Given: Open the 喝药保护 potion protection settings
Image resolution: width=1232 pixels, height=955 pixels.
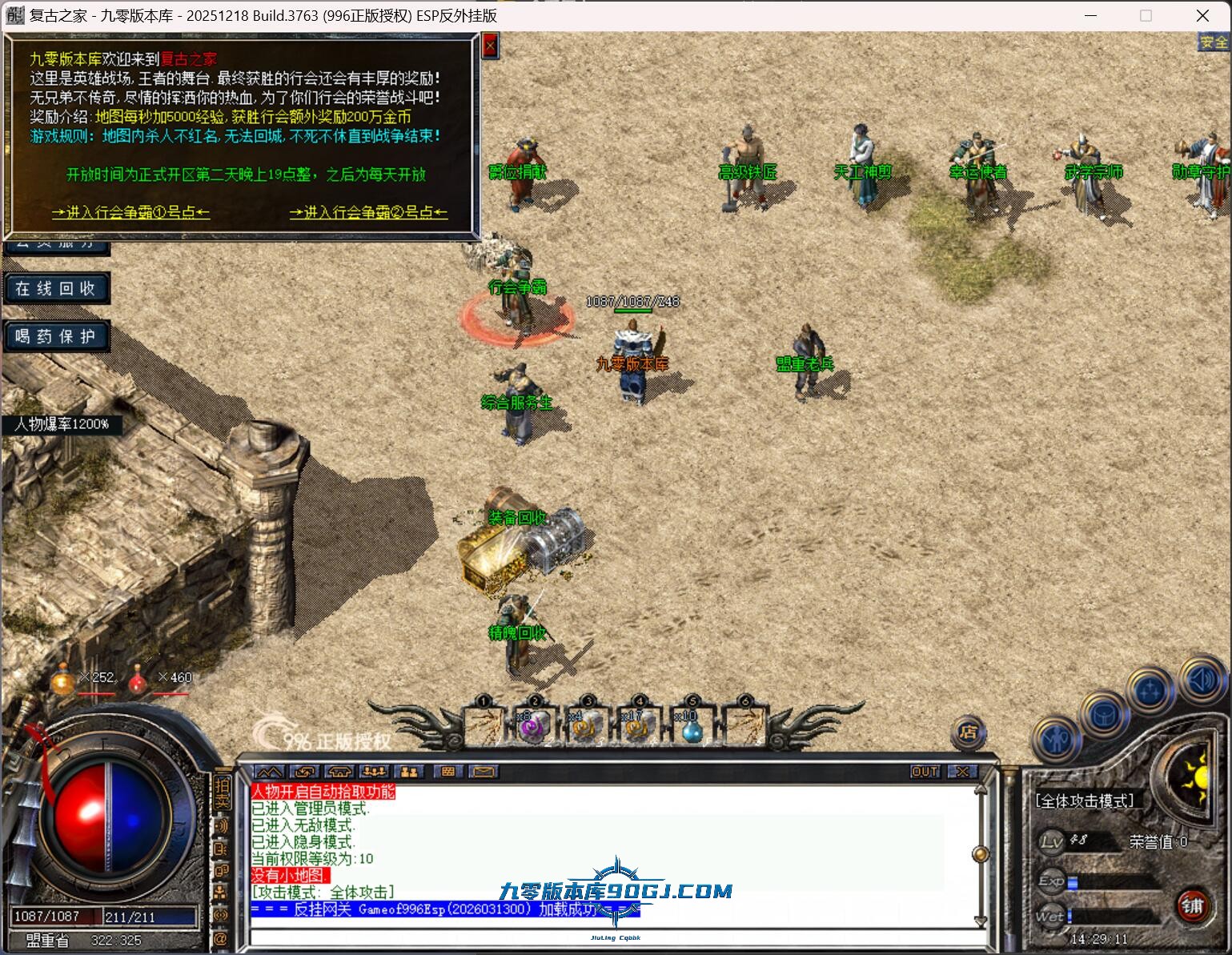Looking at the screenshot, I should tap(56, 337).
